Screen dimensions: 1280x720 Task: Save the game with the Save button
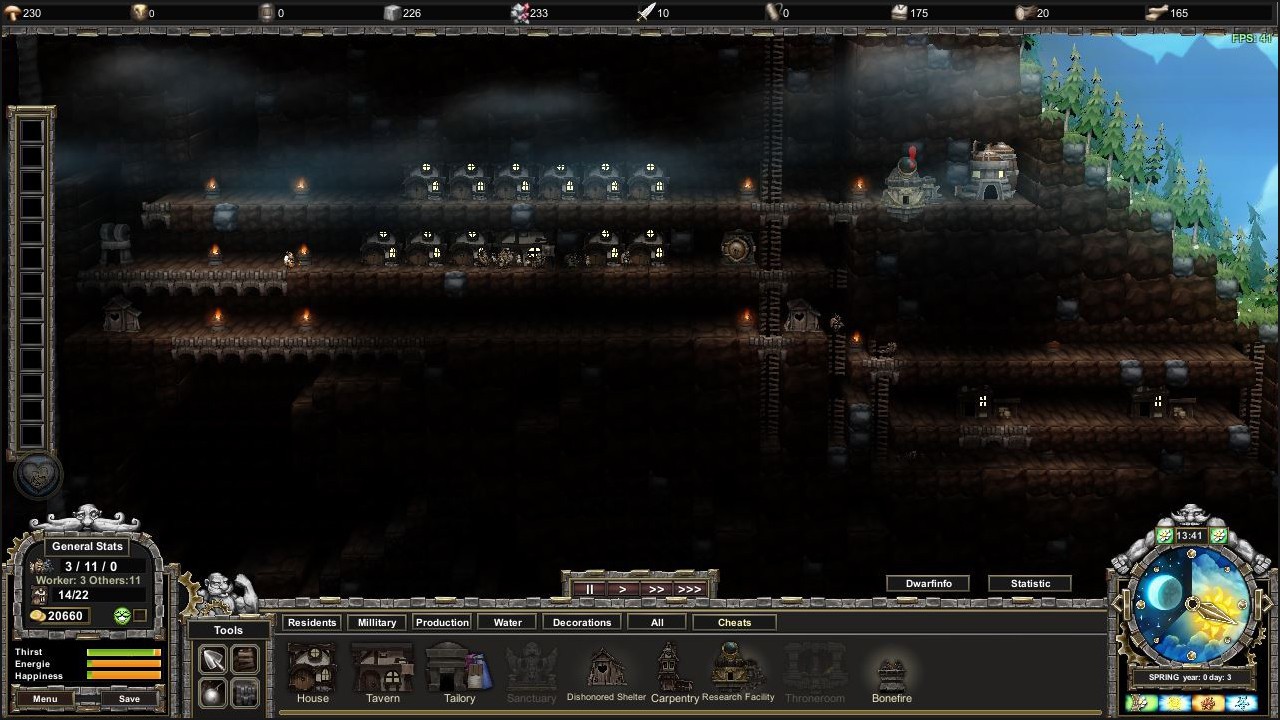pos(128,699)
